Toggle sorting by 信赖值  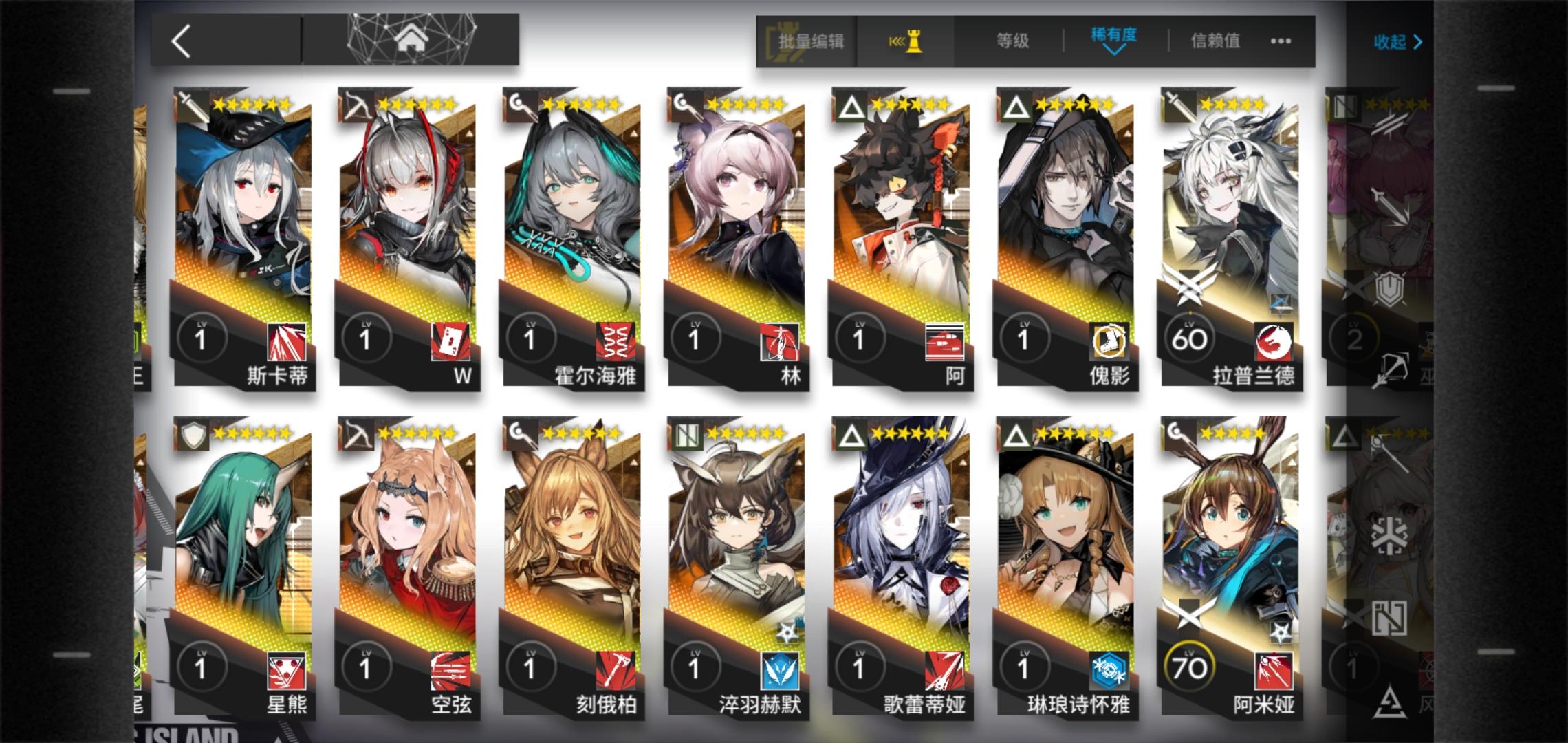[1215, 41]
